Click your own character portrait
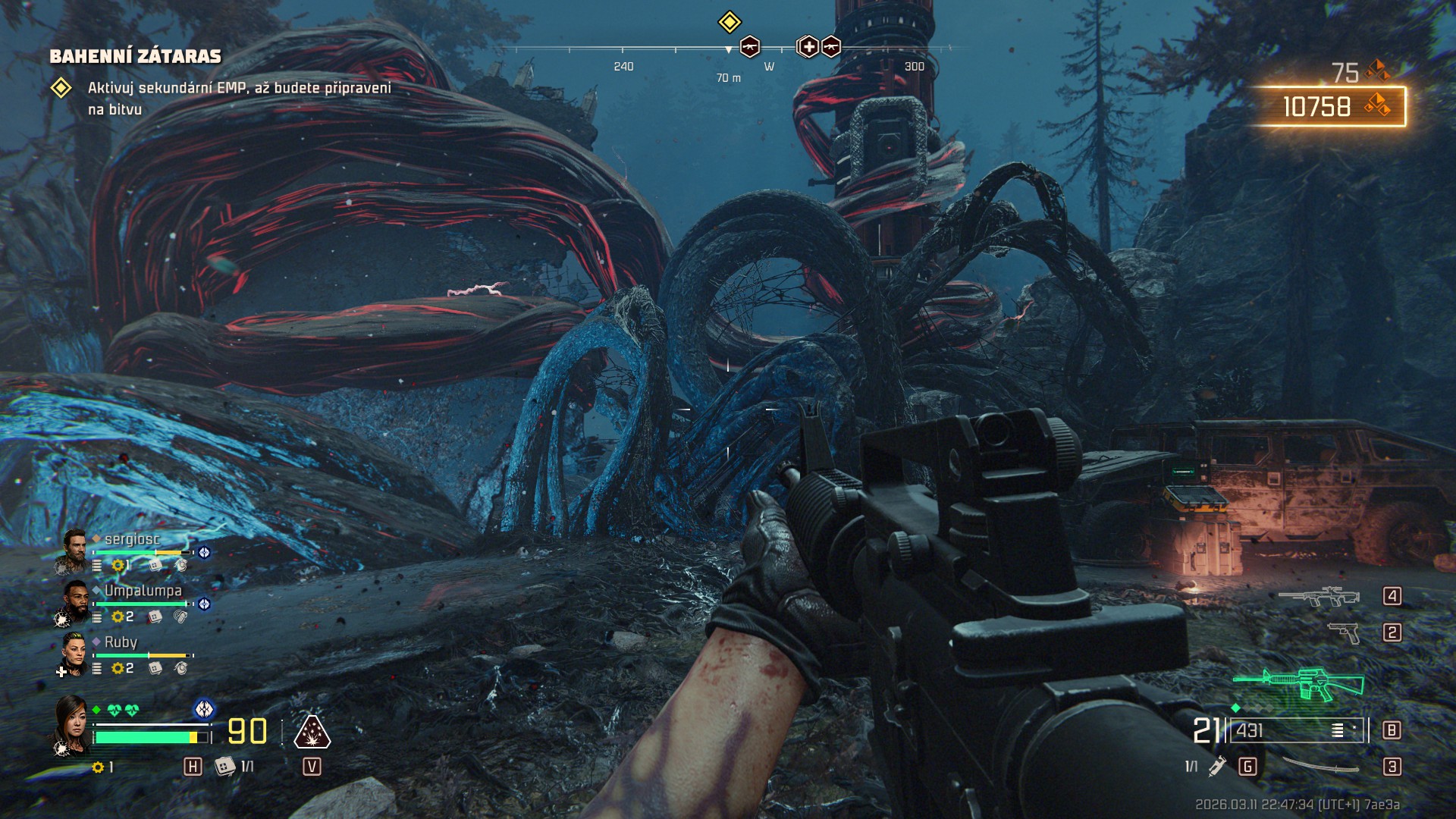Screen dimensions: 1456x819 point(72,724)
